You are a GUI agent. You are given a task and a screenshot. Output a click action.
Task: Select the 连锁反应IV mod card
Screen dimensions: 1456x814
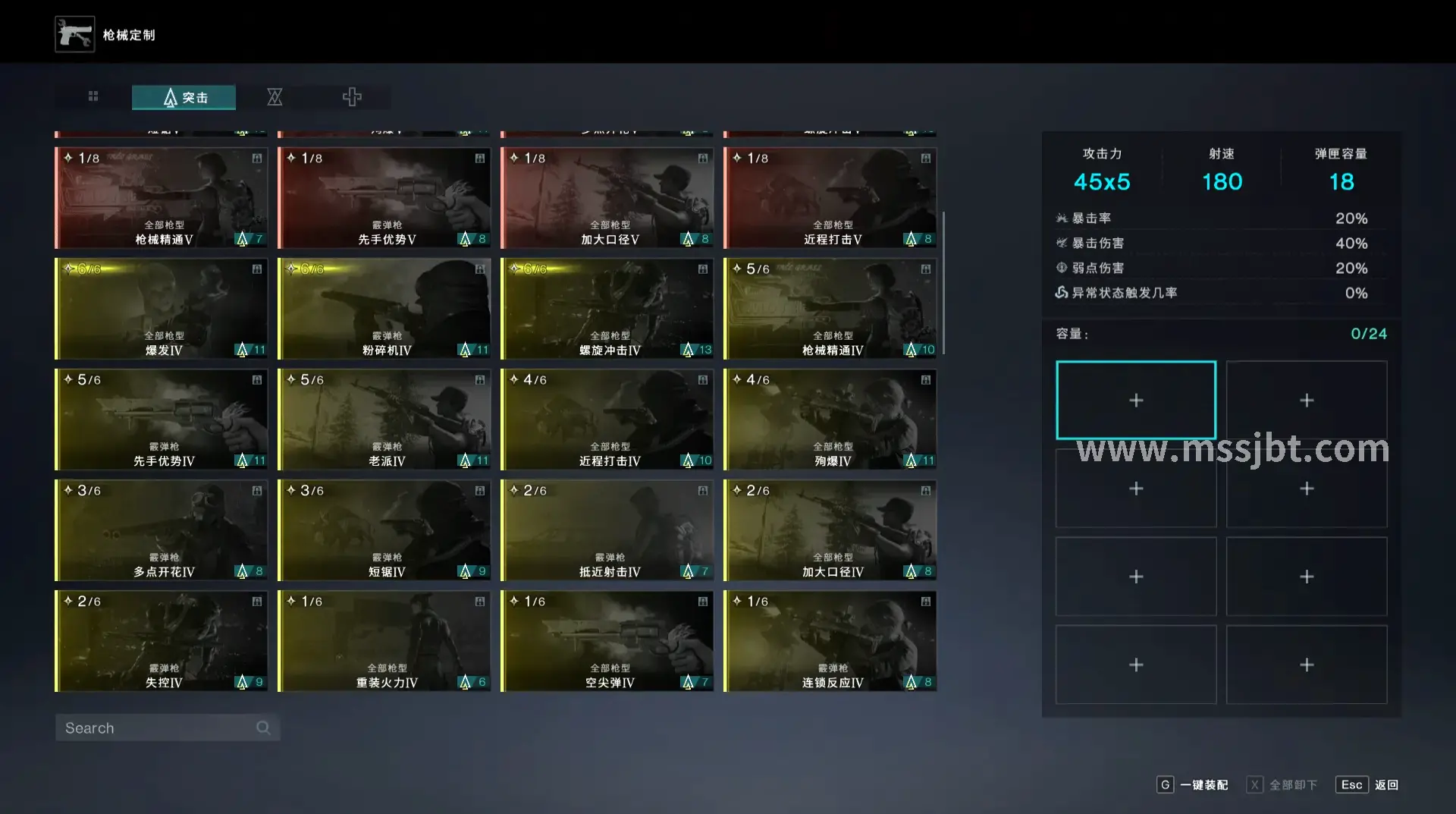pyautogui.click(x=830, y=641)
